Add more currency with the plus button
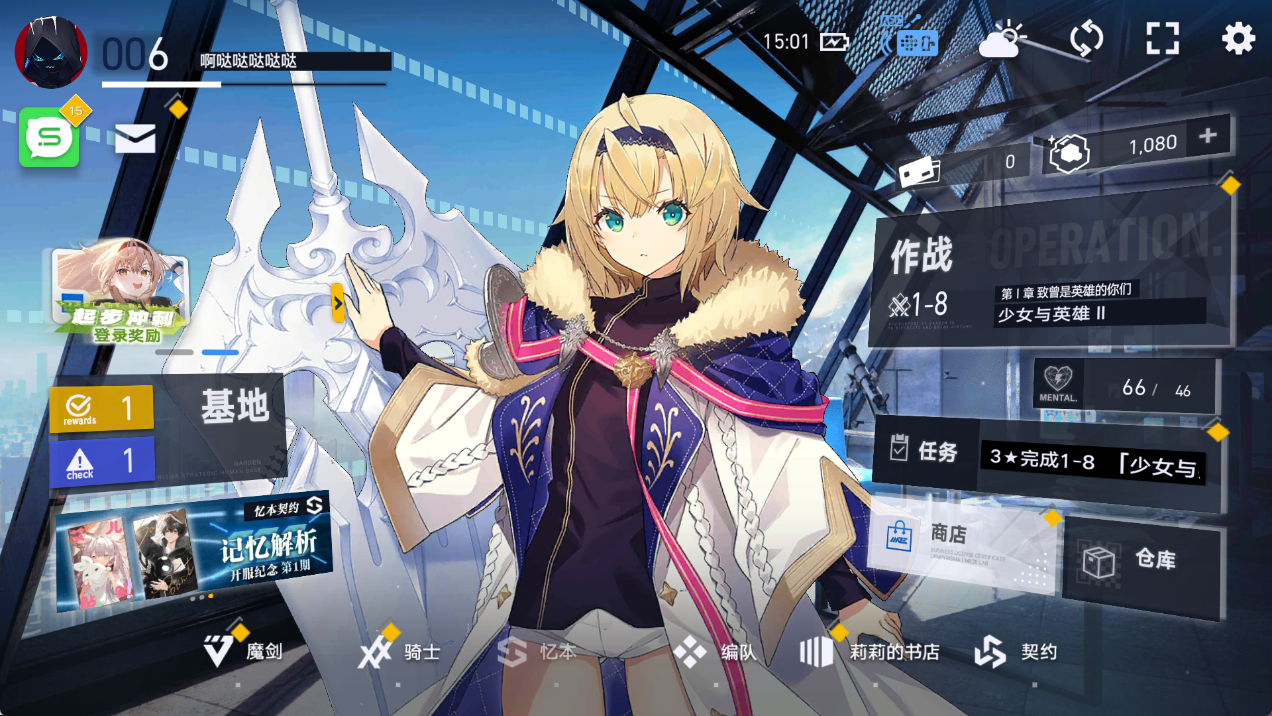 pyautogui.click(x=1208, y=136)
